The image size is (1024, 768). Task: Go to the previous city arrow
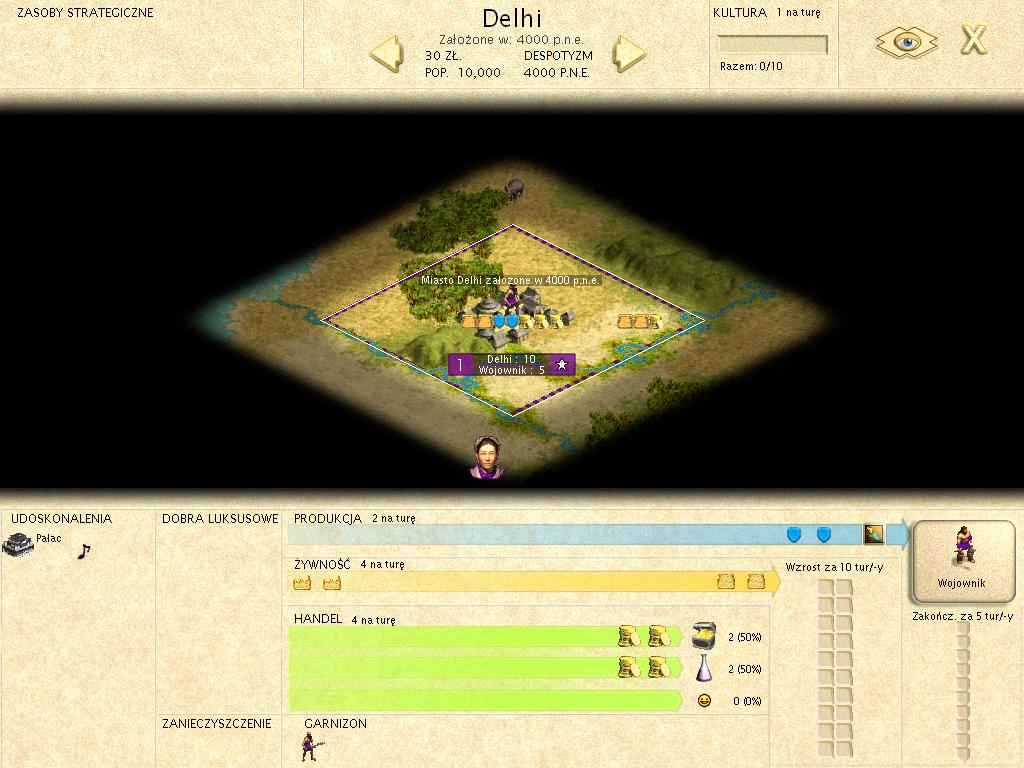pos(388,52)
